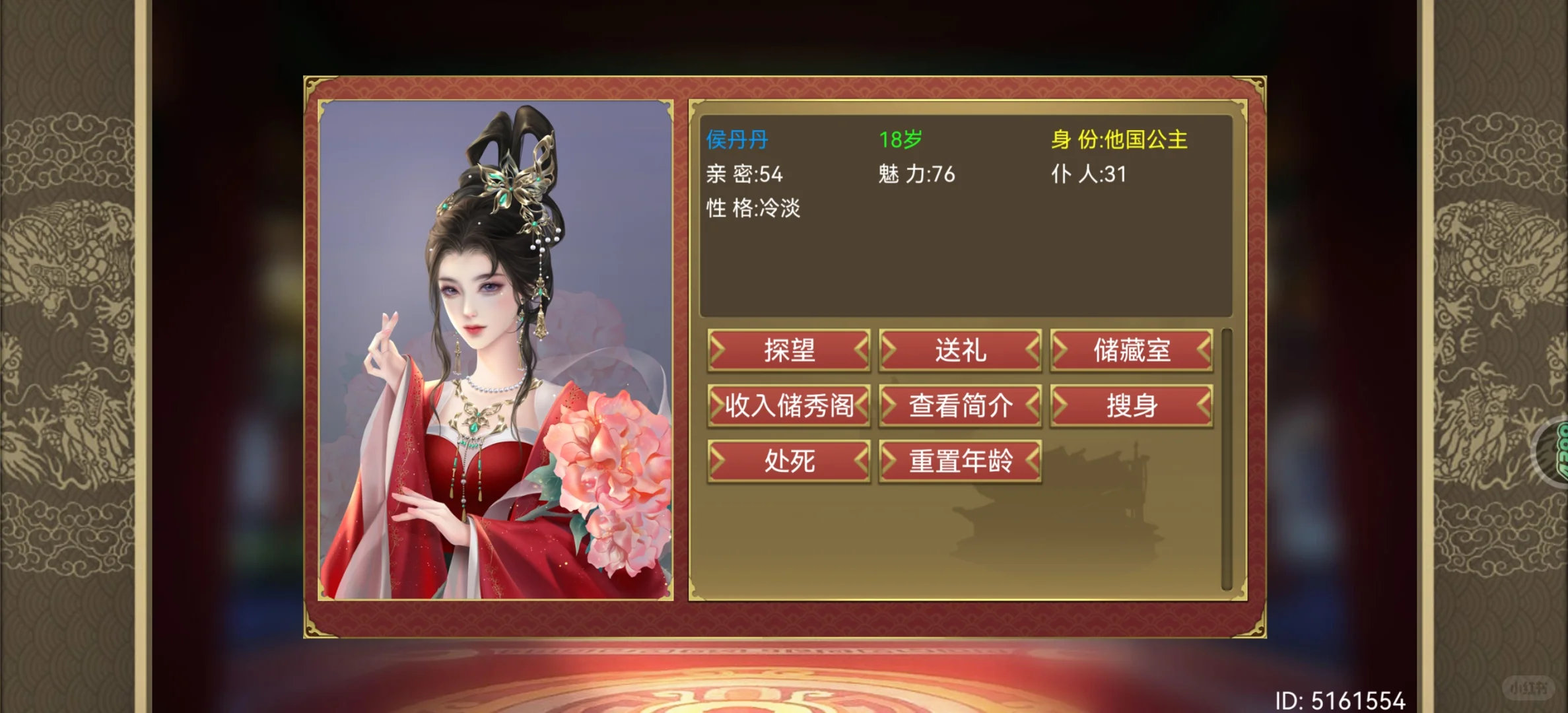This screenshot has width=1568, height=713.
Task: Open the 储藏室 (Storage Room)
Action: coord(1132,351)
